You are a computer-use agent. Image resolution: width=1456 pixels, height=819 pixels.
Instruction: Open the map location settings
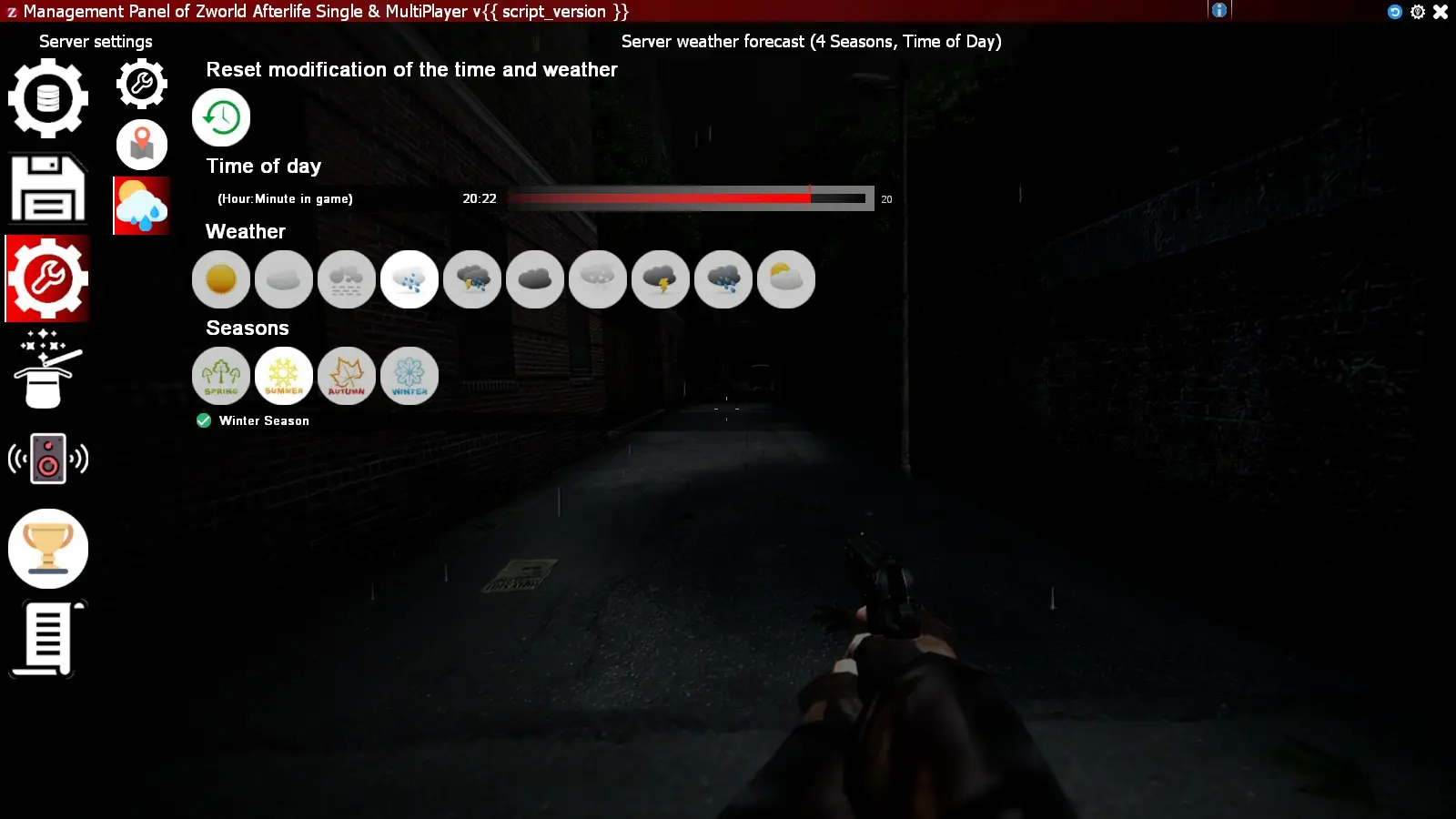142,145
